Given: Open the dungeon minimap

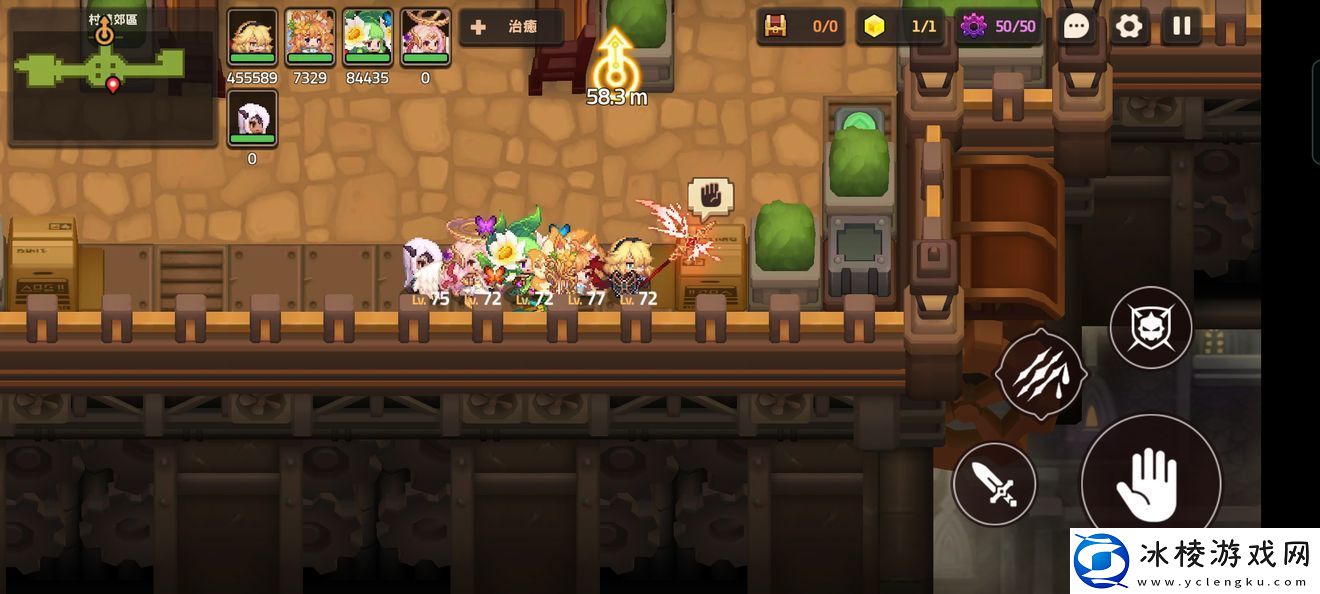Looking at the screenshot, I should [110, 75].
